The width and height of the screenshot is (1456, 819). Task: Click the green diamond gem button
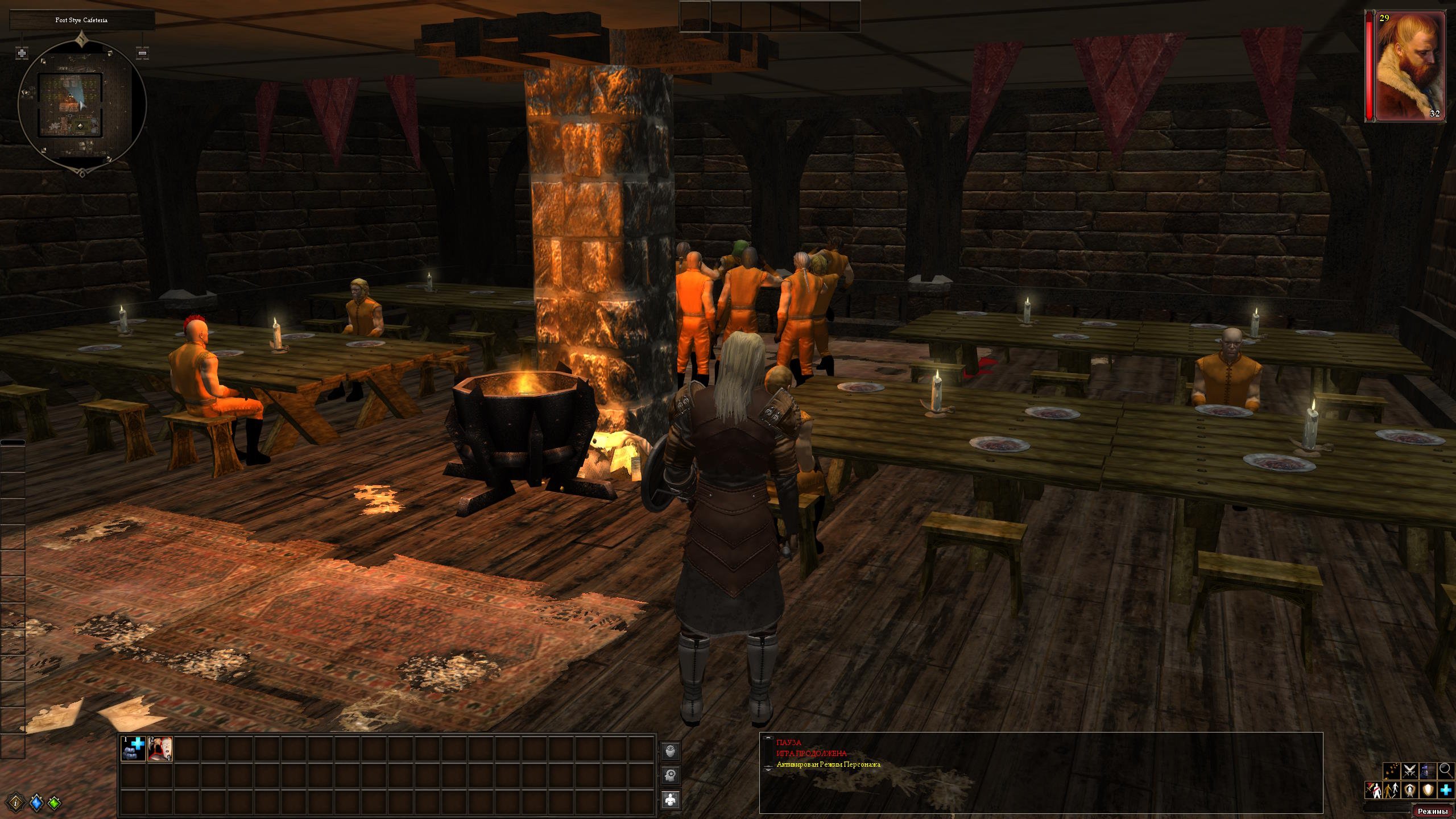pos(55,803)
